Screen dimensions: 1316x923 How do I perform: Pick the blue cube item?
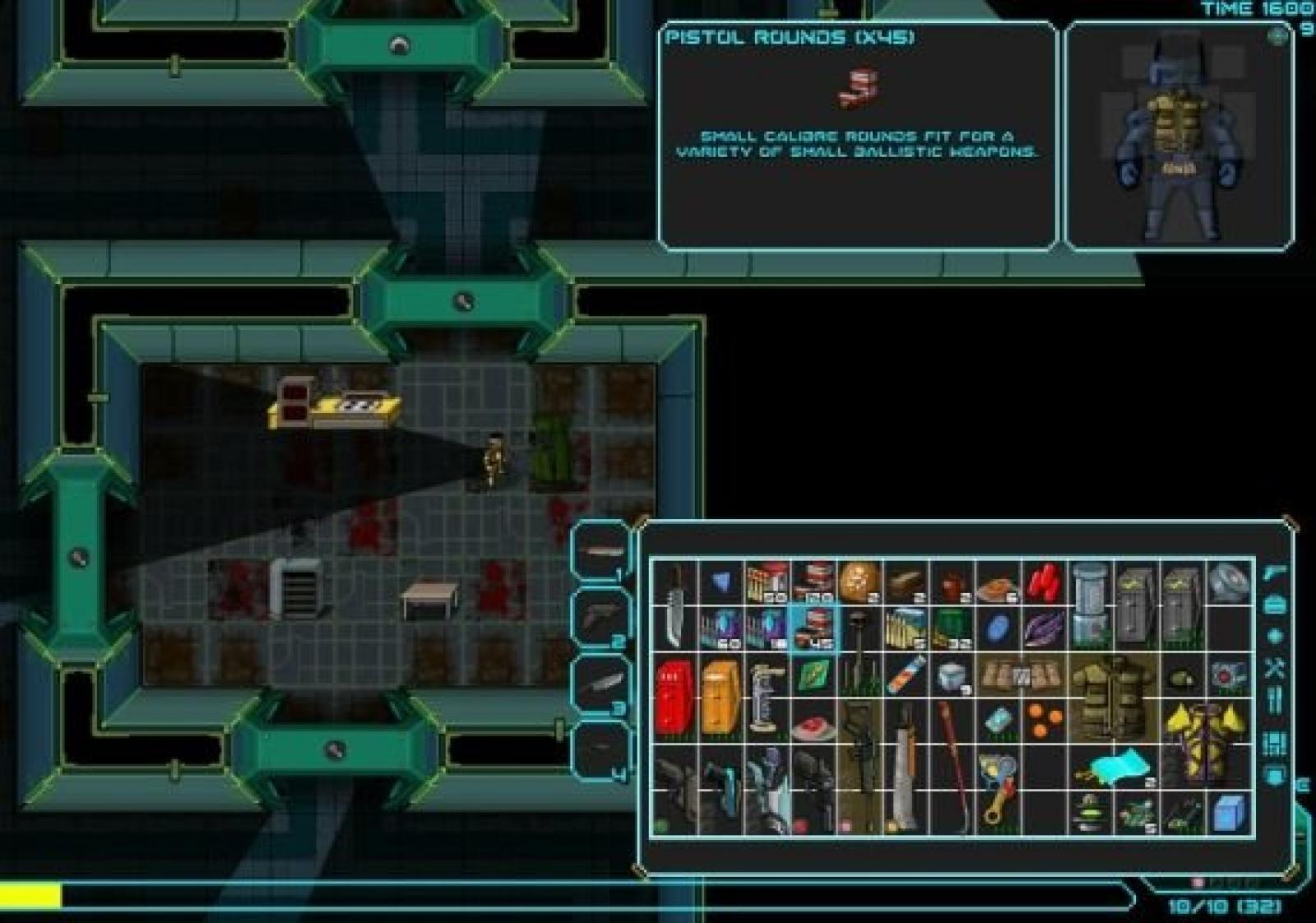point(1230,813)
